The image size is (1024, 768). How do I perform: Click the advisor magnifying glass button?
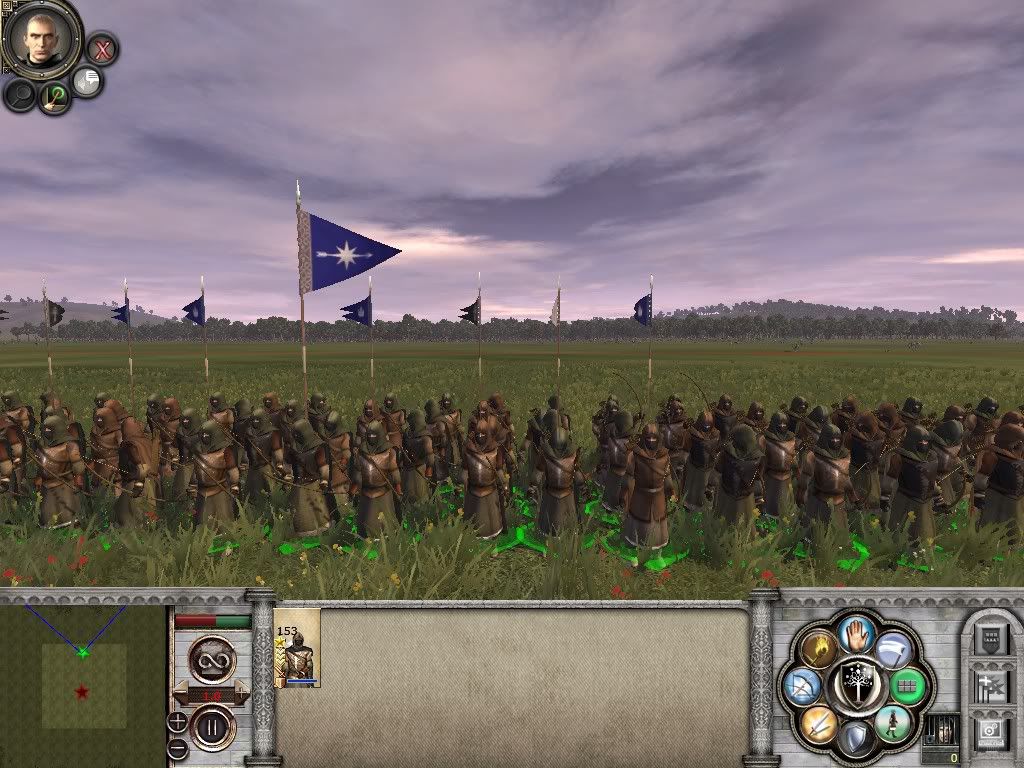(19, 94)
